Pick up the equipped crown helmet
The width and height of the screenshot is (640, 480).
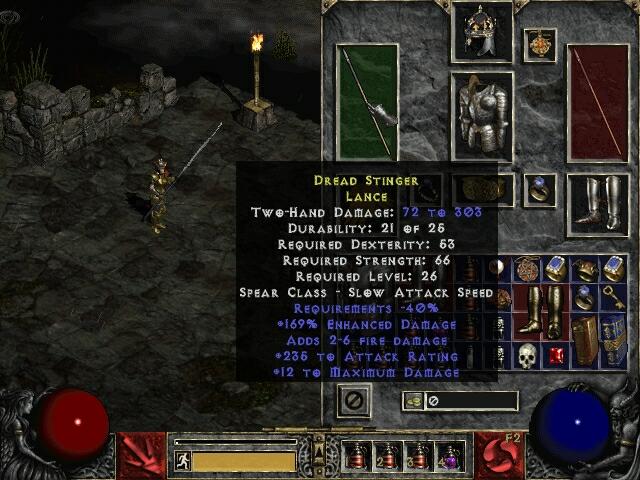tap(482, 35)
